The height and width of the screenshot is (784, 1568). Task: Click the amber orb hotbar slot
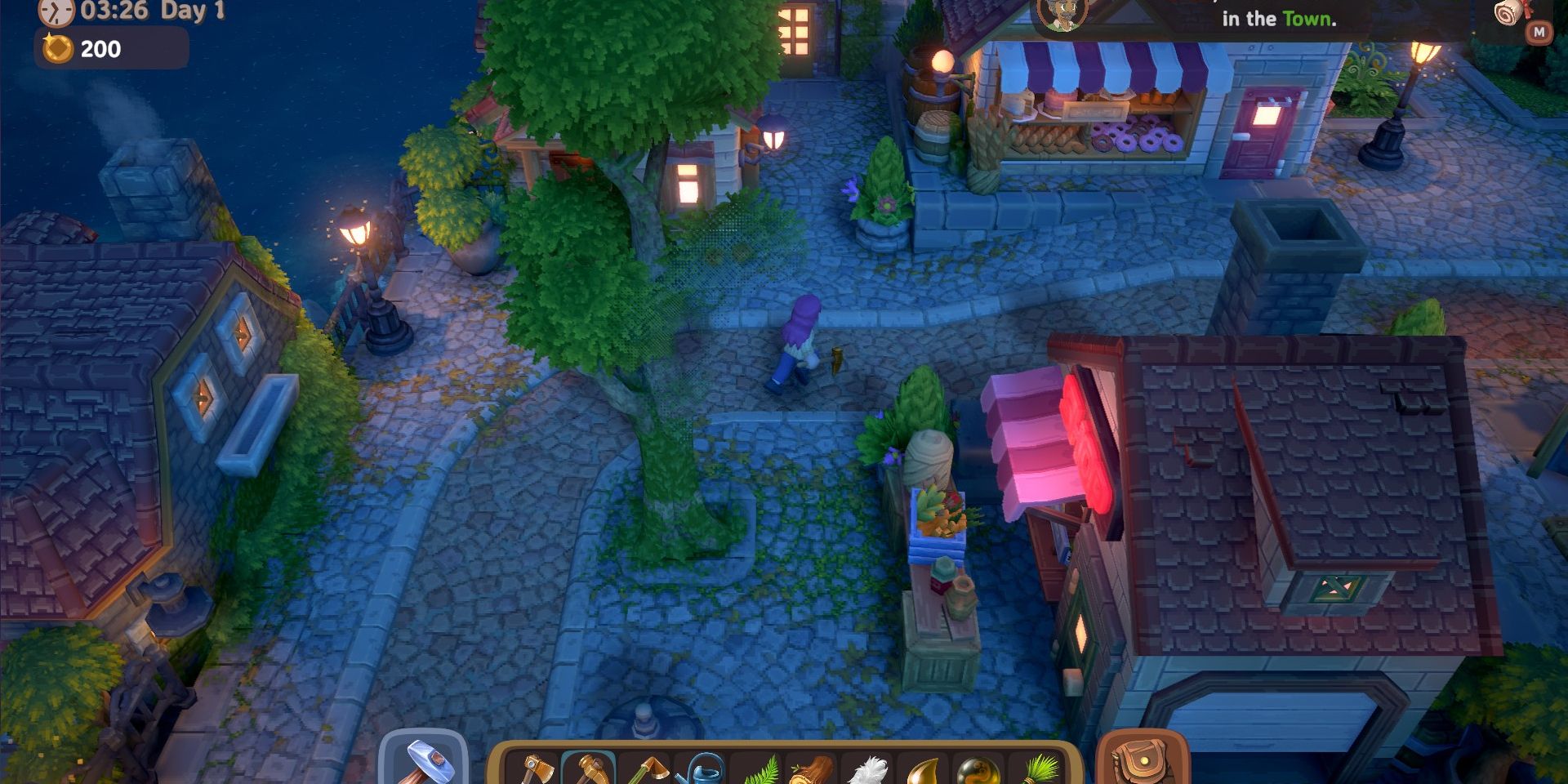click(x=980, y=772)
